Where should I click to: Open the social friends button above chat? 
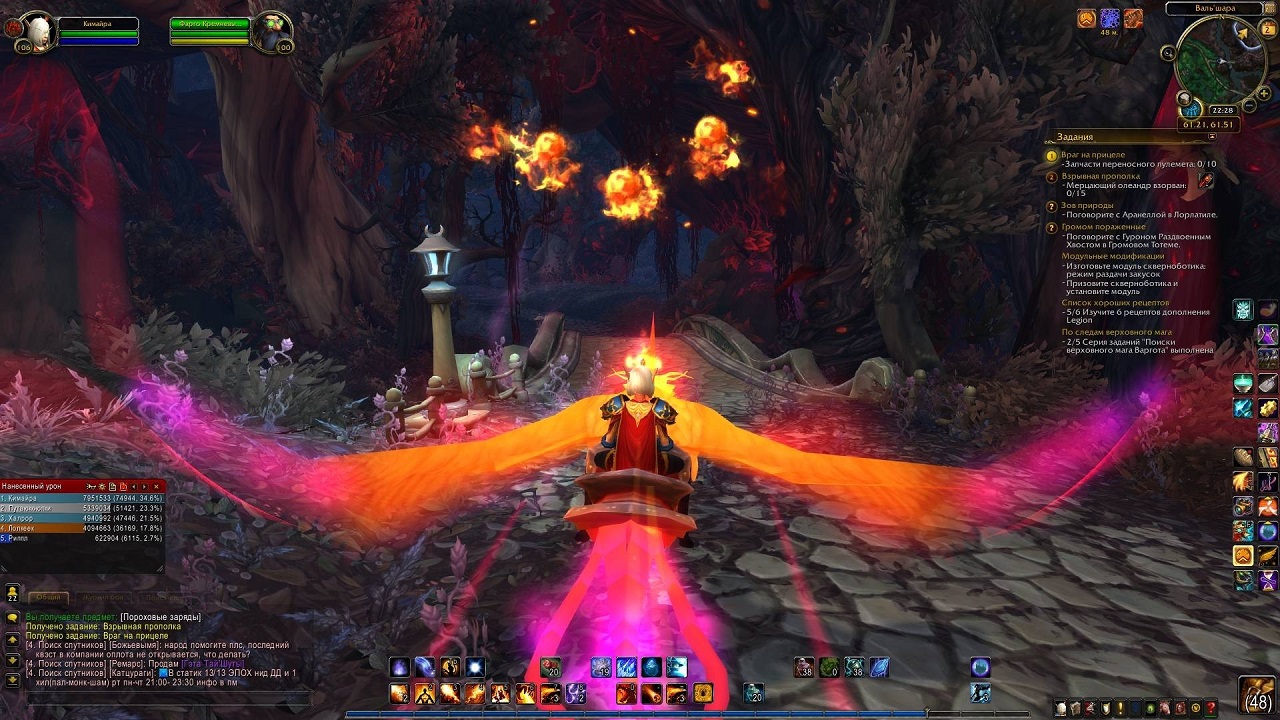(12, 591)
